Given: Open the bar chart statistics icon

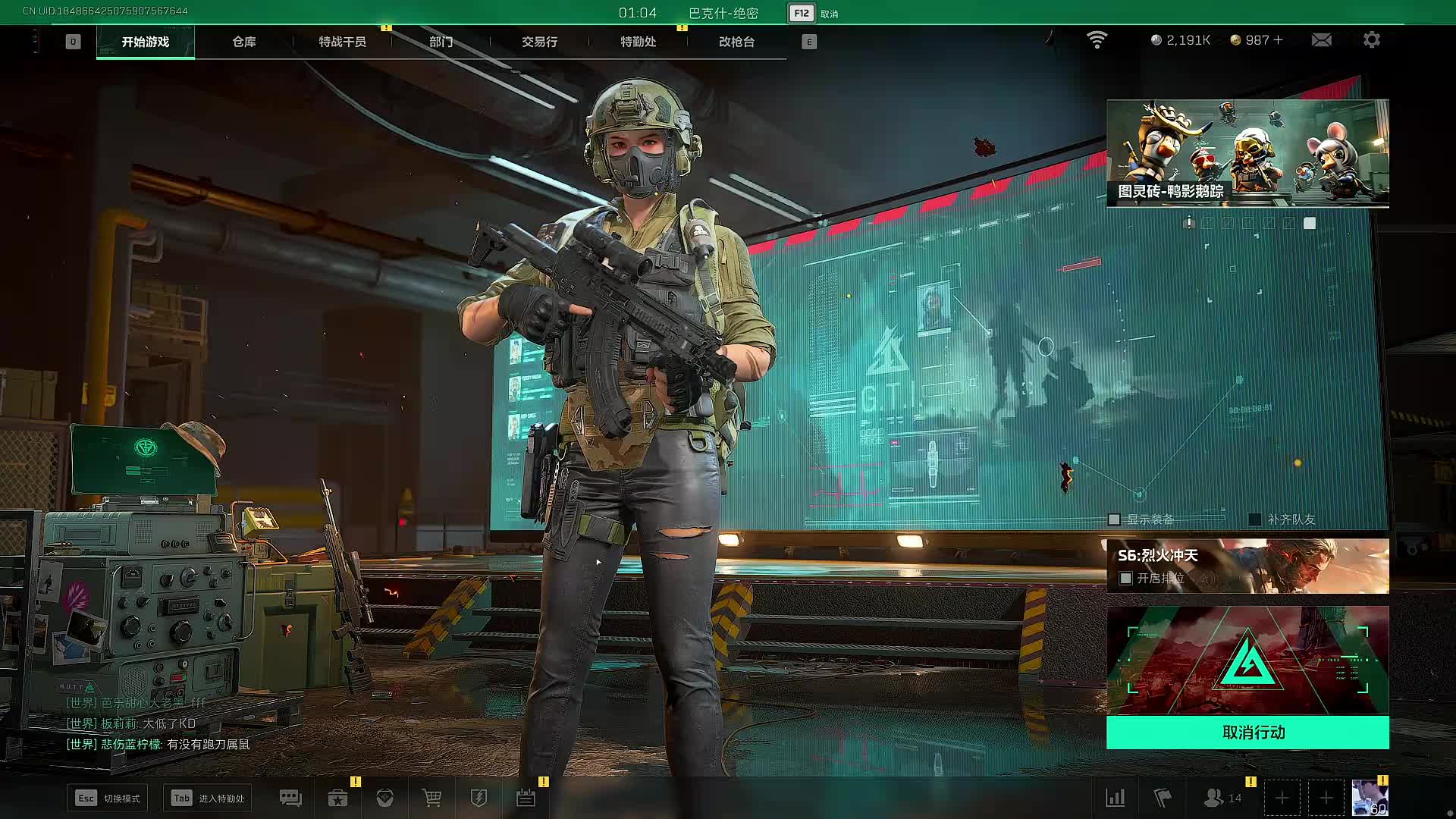Looking at the screenshot, I should click(x=1116, y=798).
